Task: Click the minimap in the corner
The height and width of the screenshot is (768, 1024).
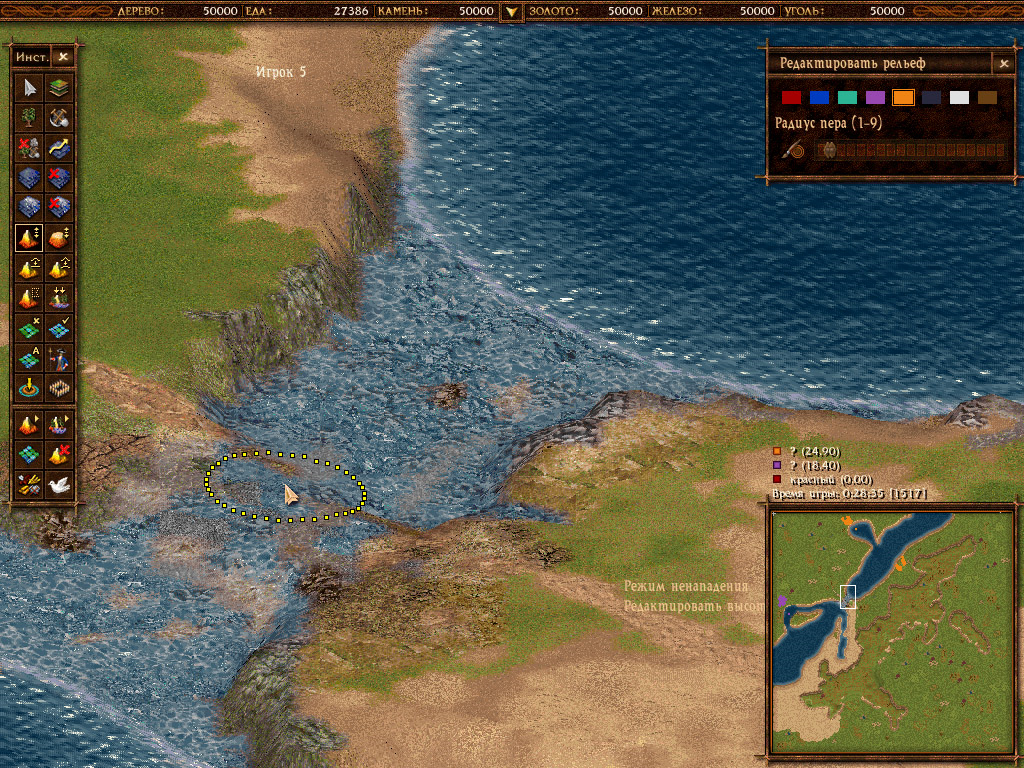Action: (890, 630)
